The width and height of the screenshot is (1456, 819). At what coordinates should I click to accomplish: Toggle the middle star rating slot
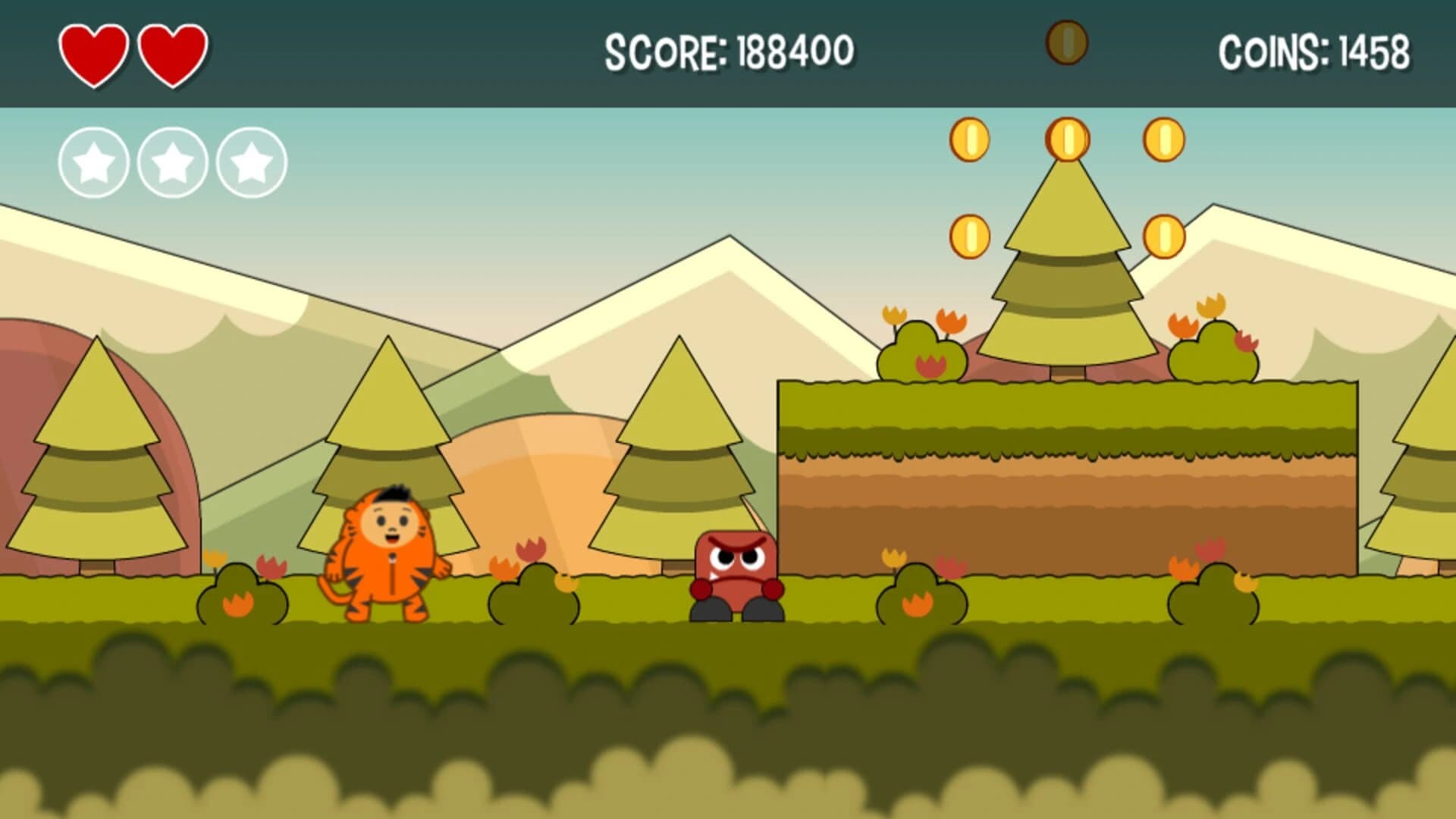click(x=172, y=161)
